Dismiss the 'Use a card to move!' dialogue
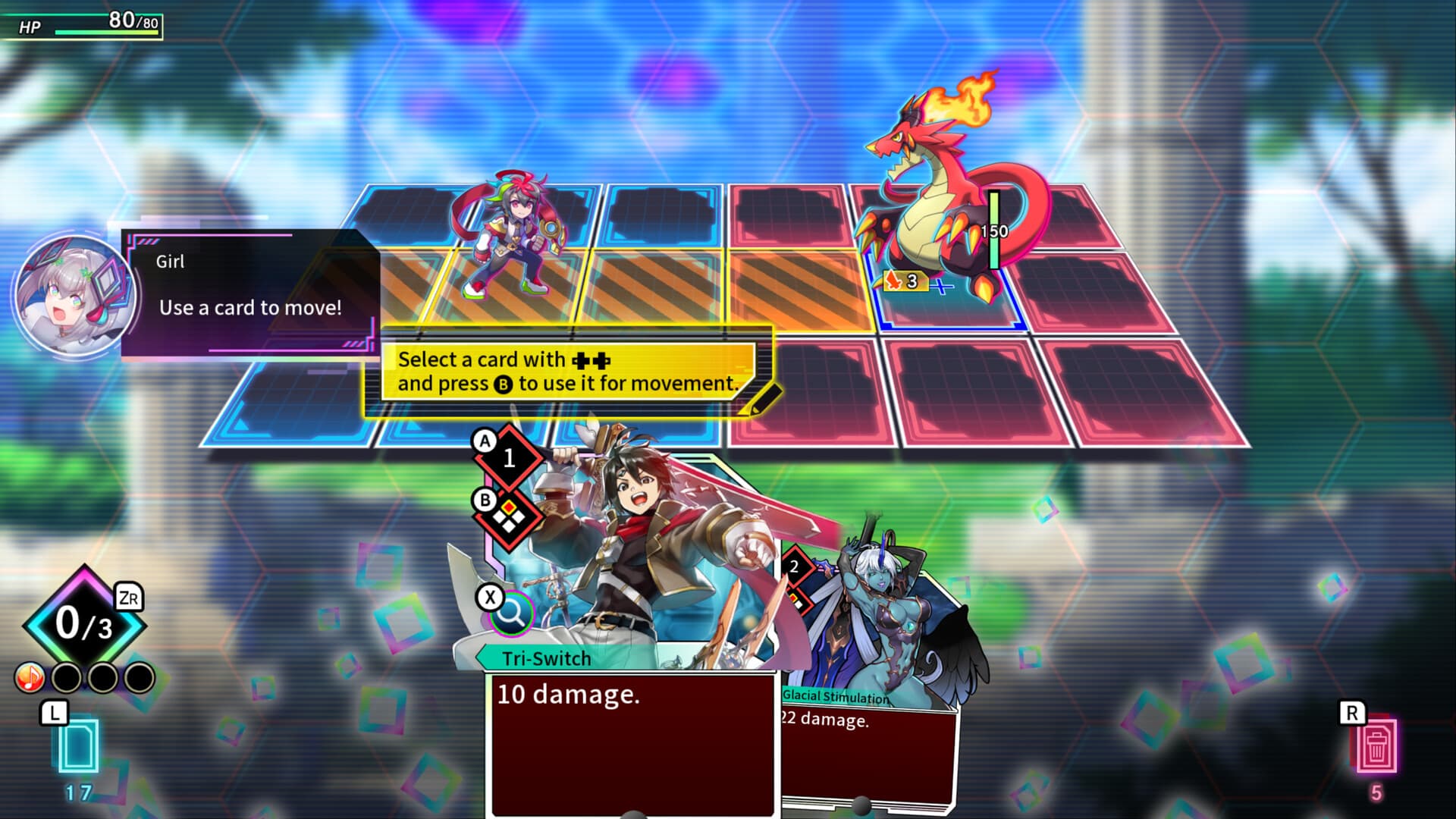 [250, 307]
